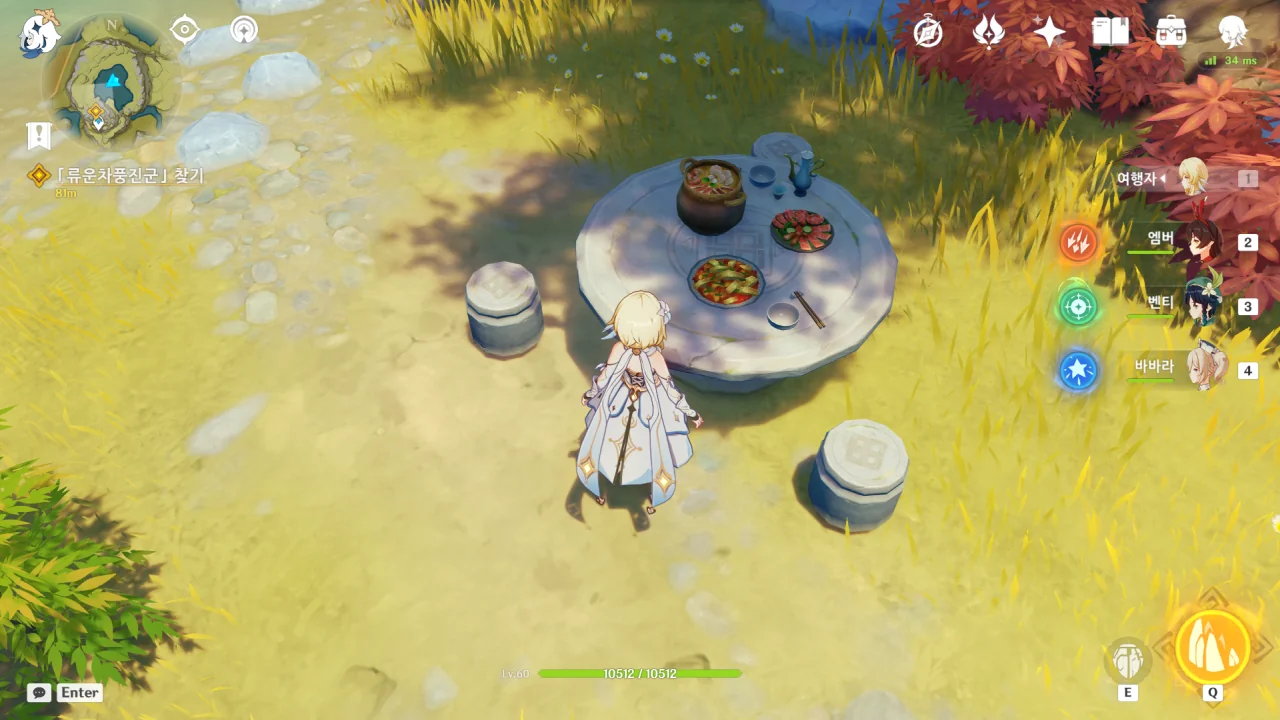
Task: Open the wind beacon icon beside minimap
Action: tap(243, 30)
